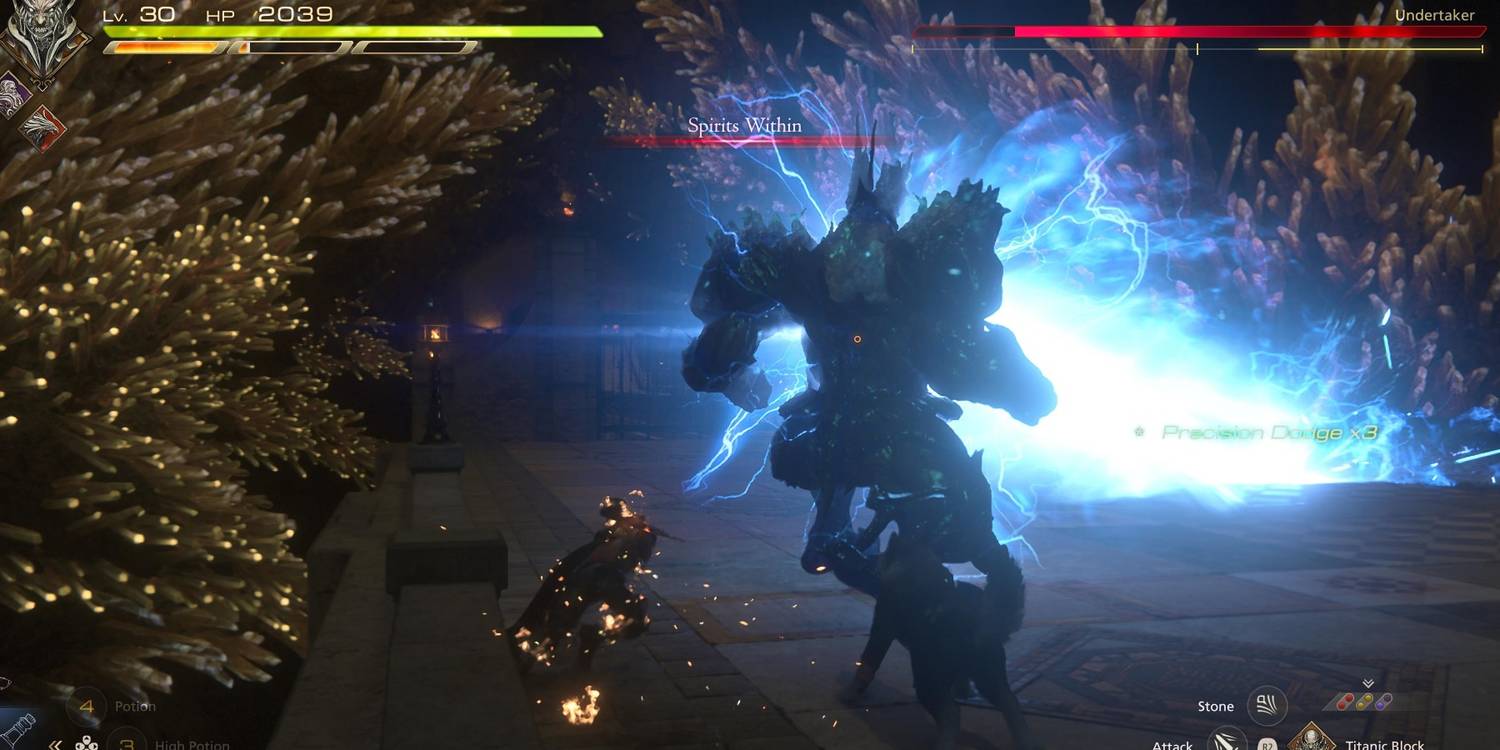Activate the Titanic Block ability icon
This screenshot has width=1500, height=750.
[x=1311, y=742]
